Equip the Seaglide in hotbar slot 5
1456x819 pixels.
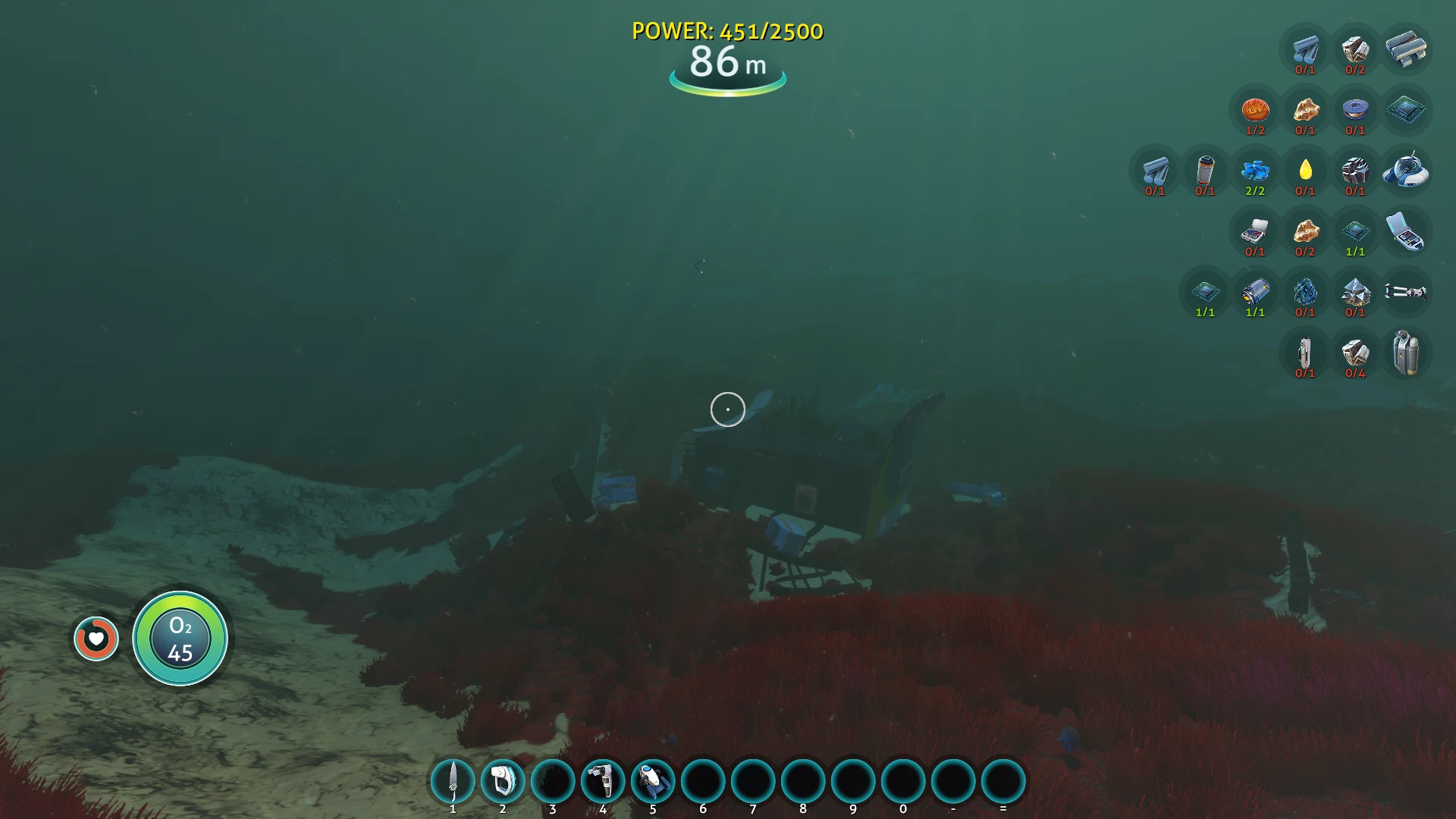[653, 780]
